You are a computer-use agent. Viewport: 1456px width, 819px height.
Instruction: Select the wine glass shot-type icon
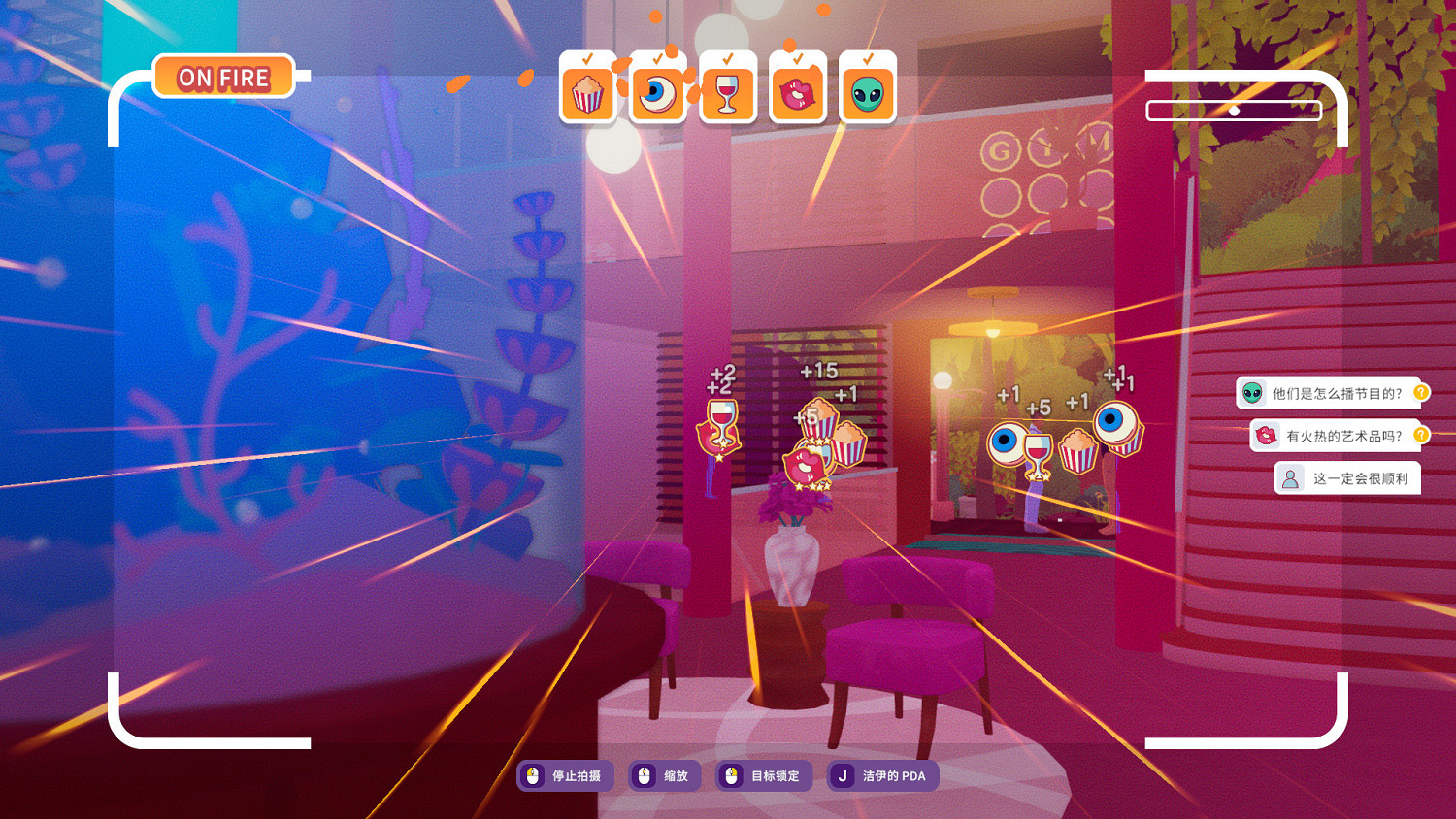click(x=728, y=95)
